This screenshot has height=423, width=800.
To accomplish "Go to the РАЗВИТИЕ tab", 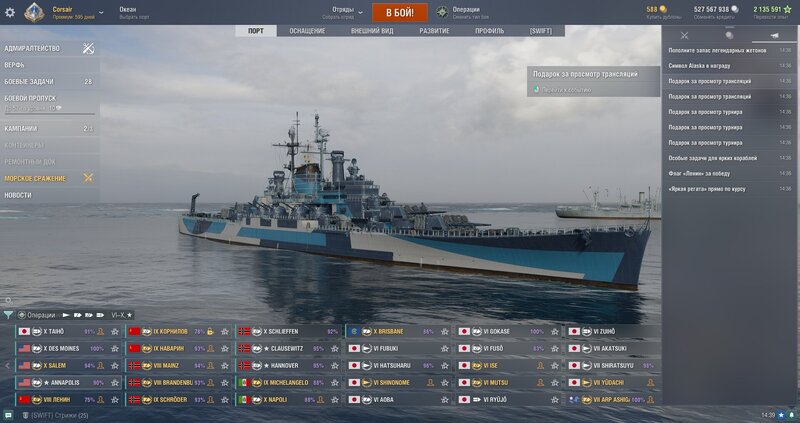I will [x=434, y=31].
